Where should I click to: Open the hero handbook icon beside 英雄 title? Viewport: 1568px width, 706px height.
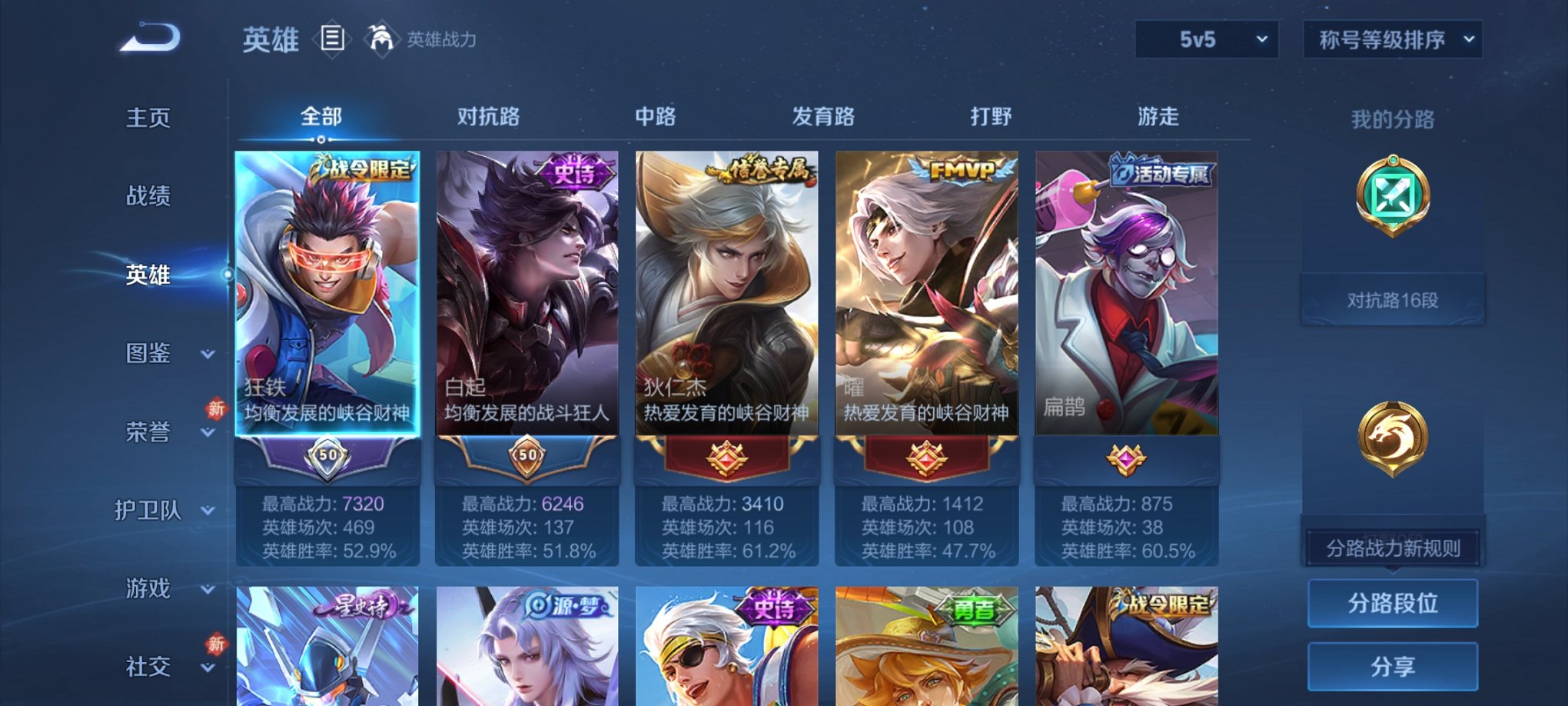331,40
